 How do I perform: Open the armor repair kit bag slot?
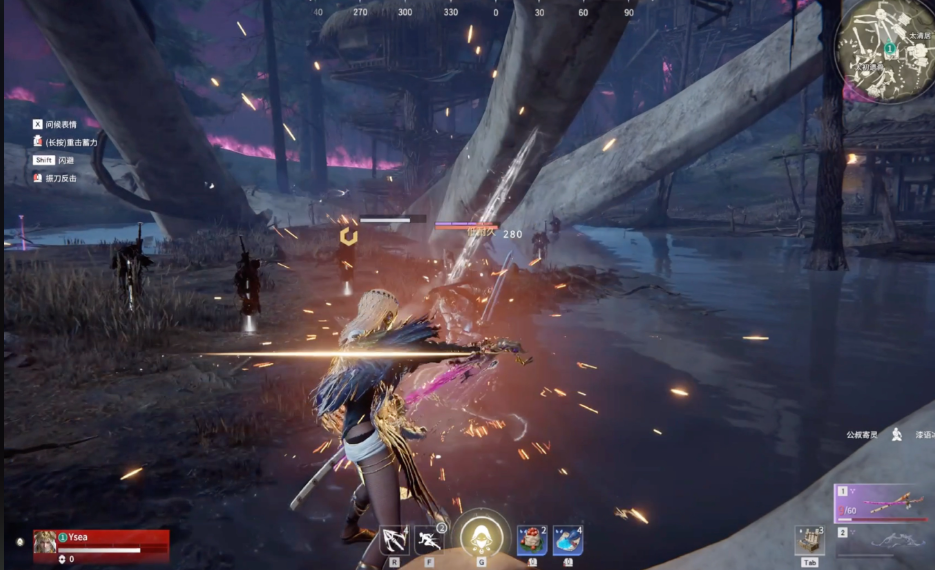[809, 540]
